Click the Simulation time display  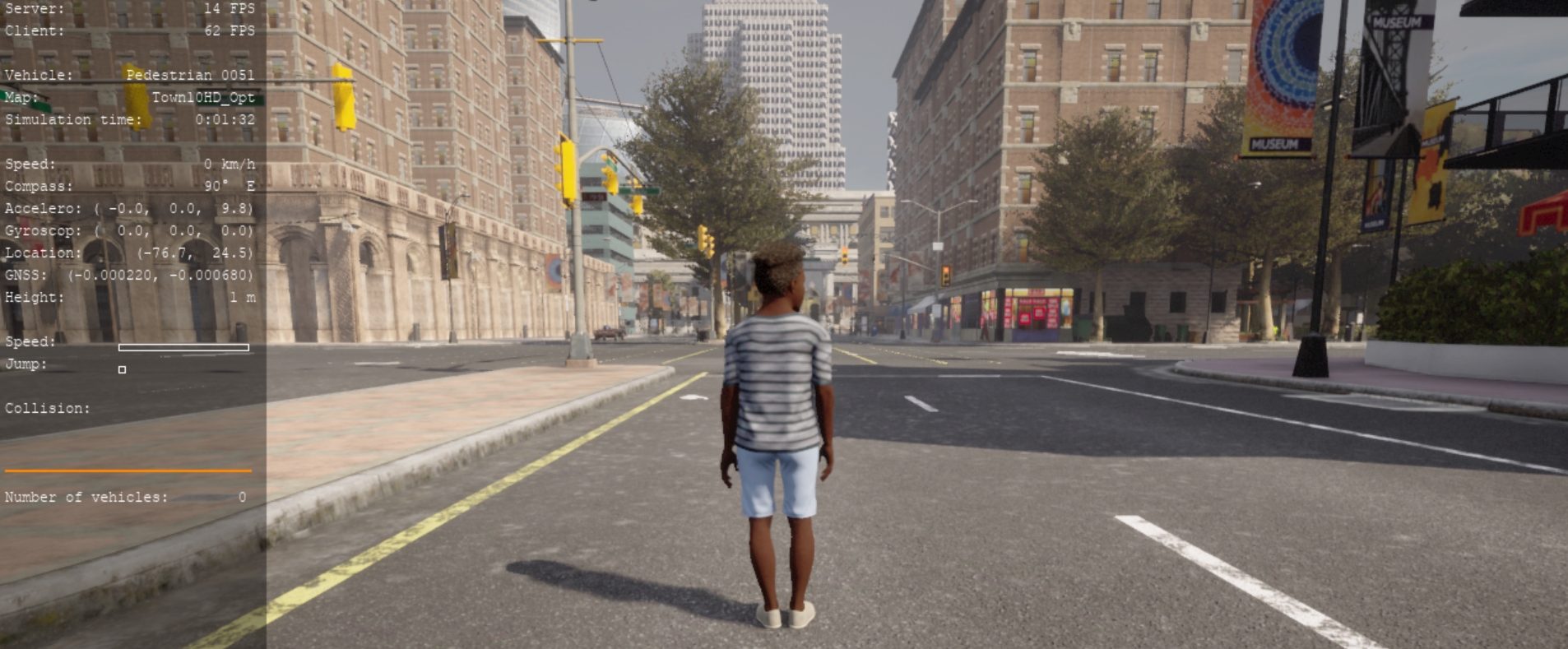coord(224,118)
